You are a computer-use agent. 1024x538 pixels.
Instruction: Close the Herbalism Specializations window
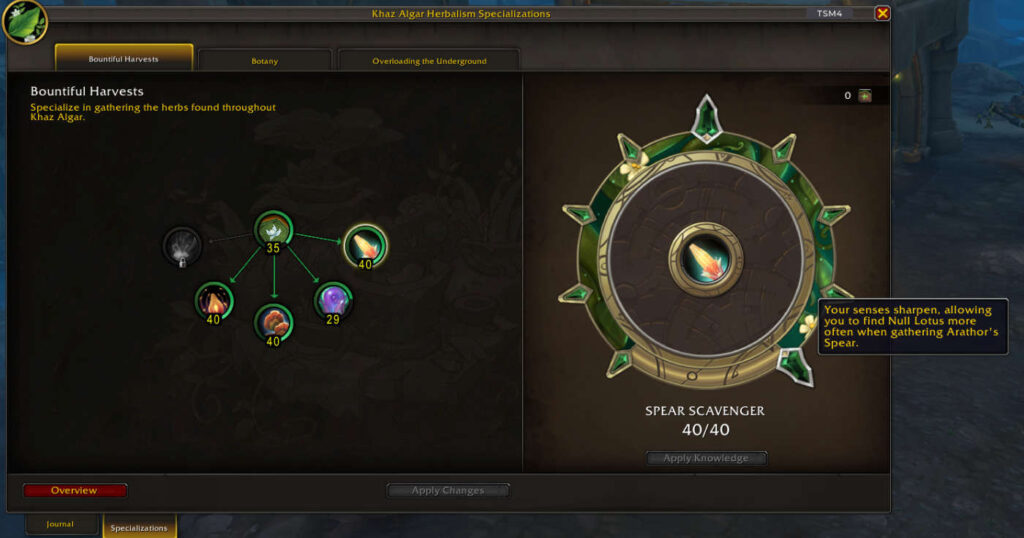882,13
